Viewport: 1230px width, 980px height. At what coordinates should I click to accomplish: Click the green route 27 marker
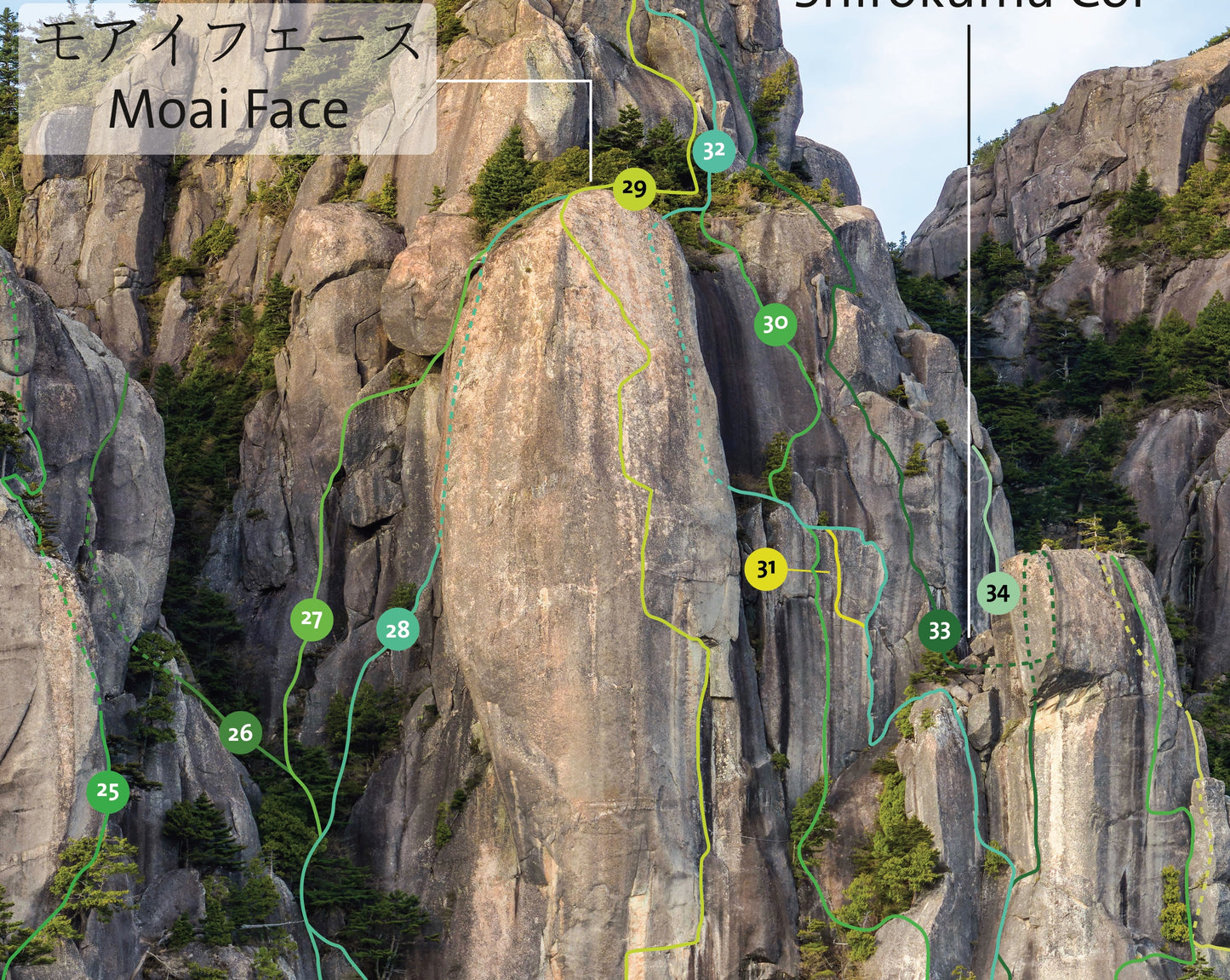(312, 620)
